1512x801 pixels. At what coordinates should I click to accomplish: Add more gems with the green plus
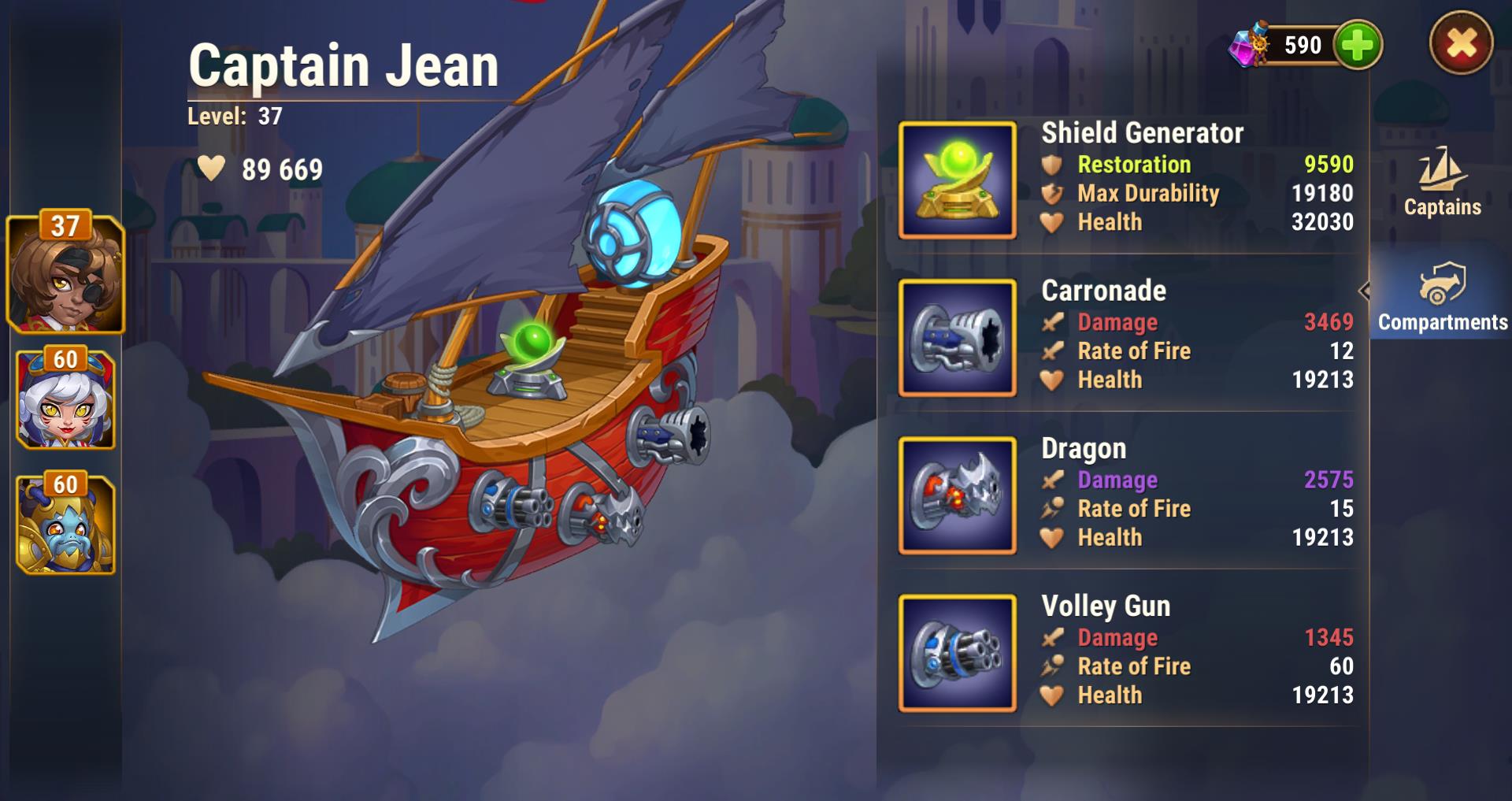pyautogui.click(x=1358, y=45)
